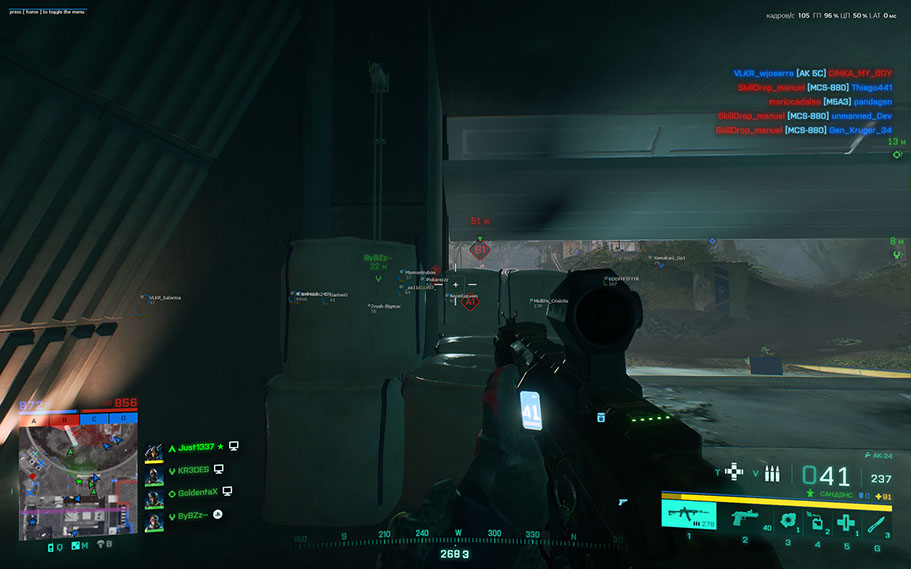
Task: Select objective D flag indicator
Action: (124, 420)
